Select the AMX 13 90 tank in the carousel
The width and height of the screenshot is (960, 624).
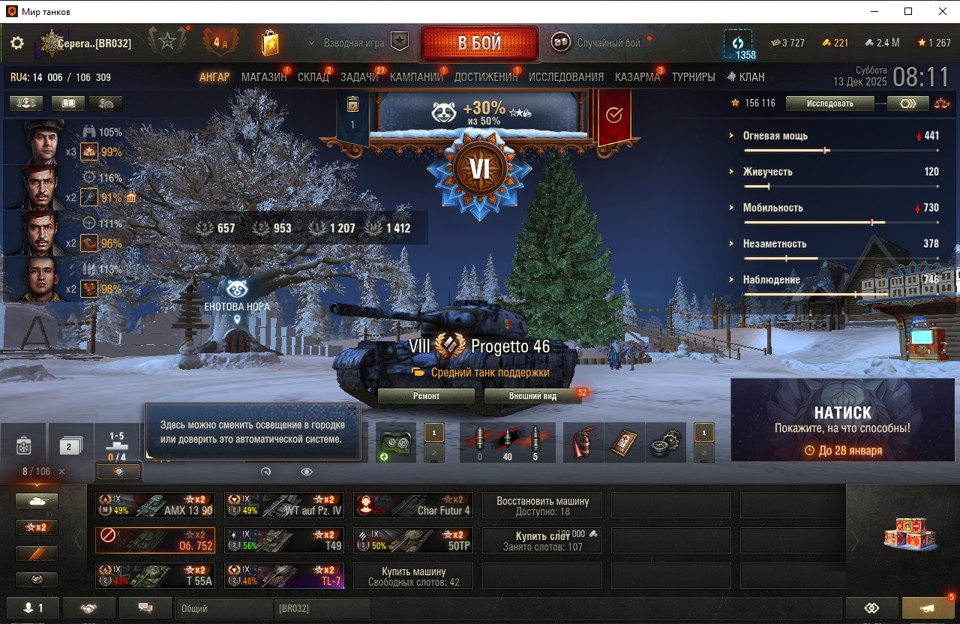pos(155,505)
